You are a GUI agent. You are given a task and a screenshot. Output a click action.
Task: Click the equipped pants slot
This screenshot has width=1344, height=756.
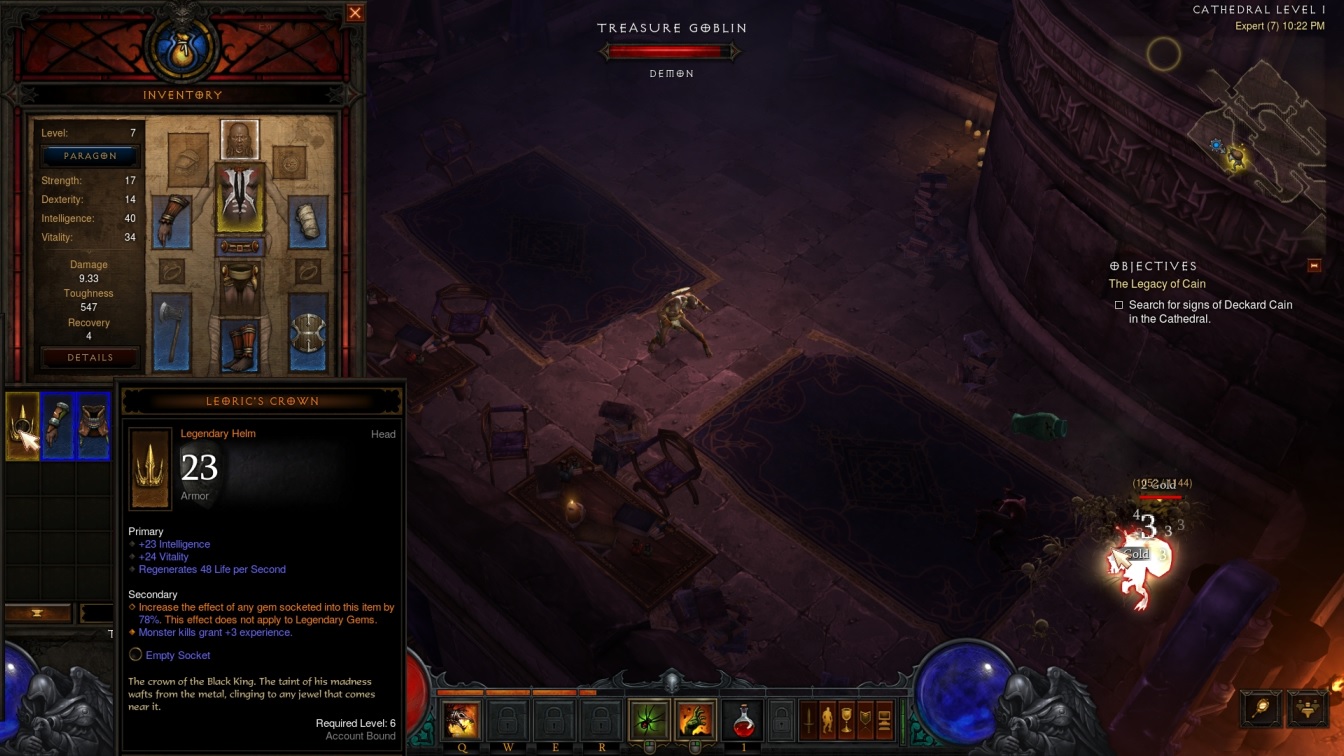pos(240,284)
